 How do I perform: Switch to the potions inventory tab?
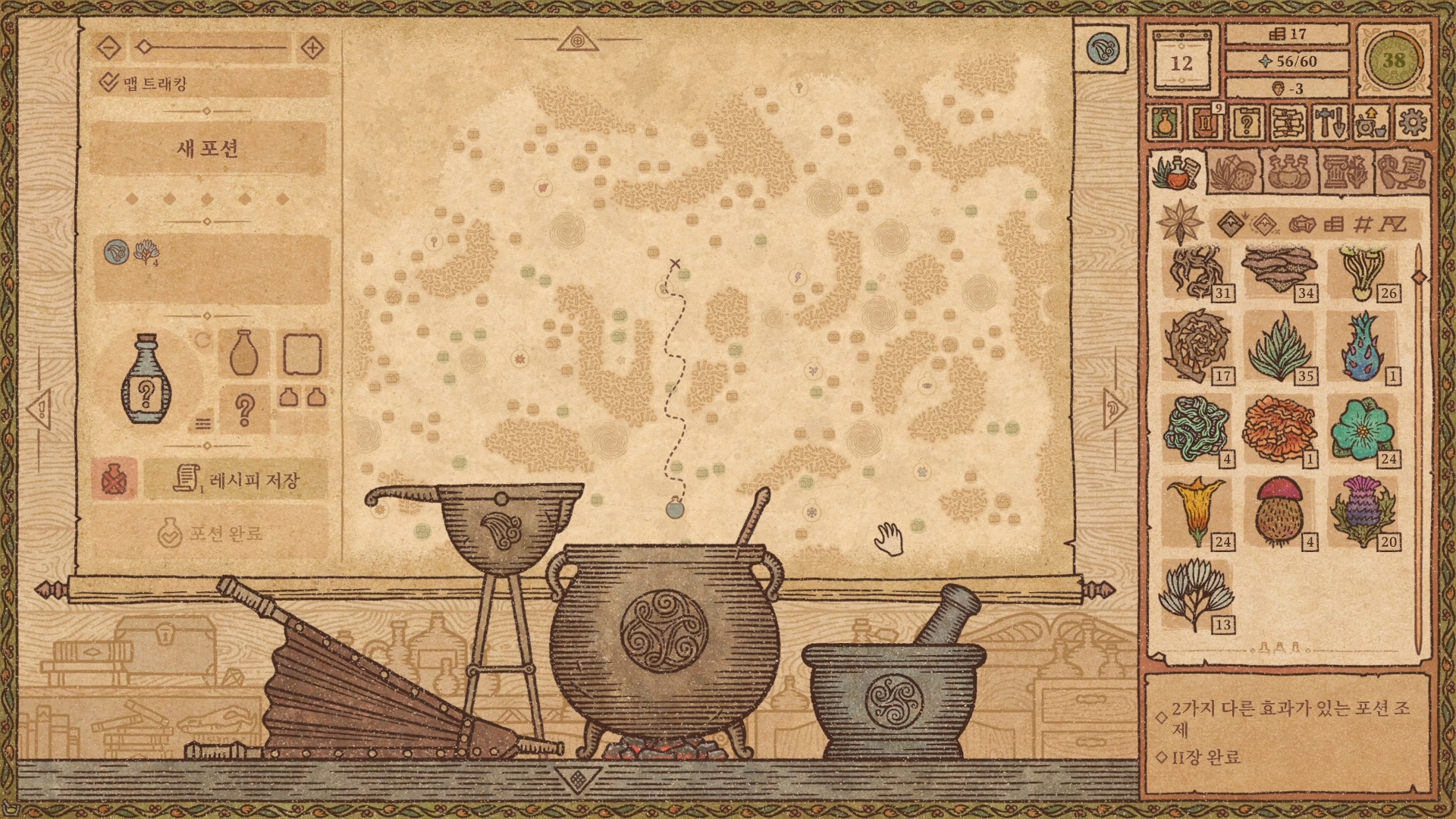[x=1288, y=173]
